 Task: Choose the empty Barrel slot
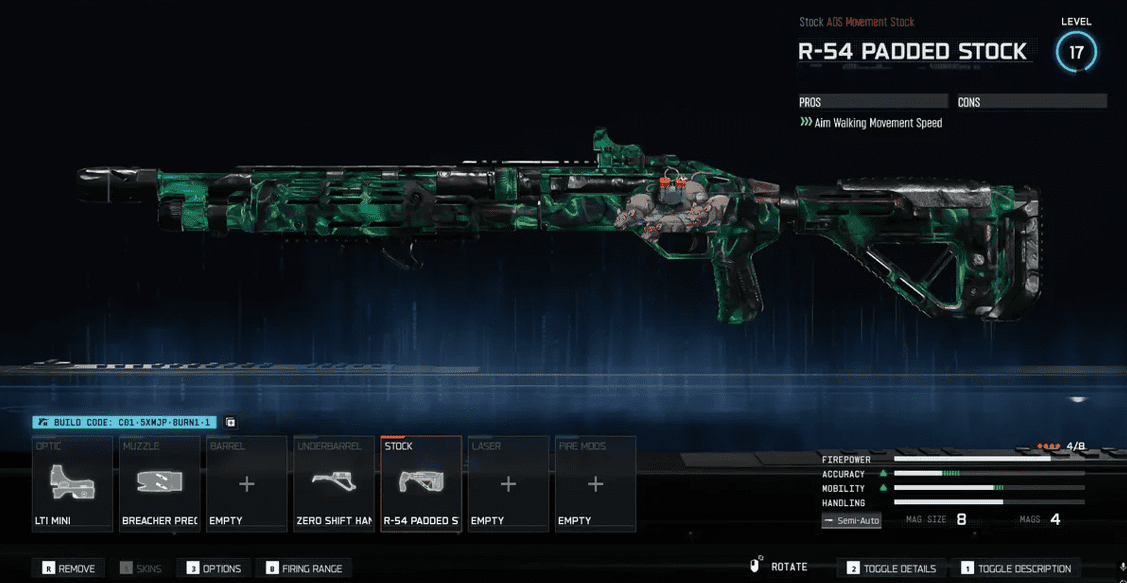[x=246, y=484]
